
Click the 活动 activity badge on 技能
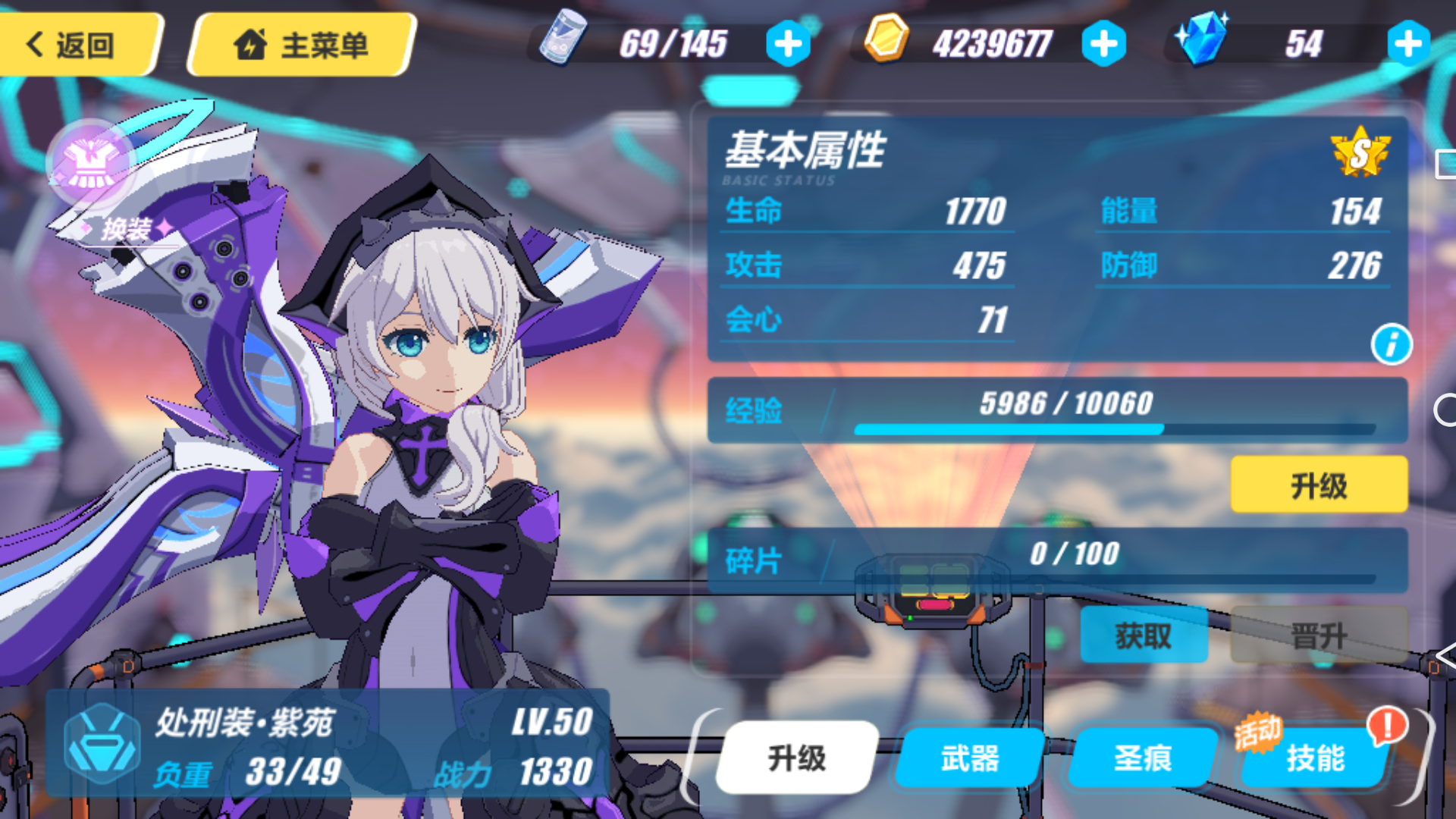pyautogui.click(x=1258, y=731)
